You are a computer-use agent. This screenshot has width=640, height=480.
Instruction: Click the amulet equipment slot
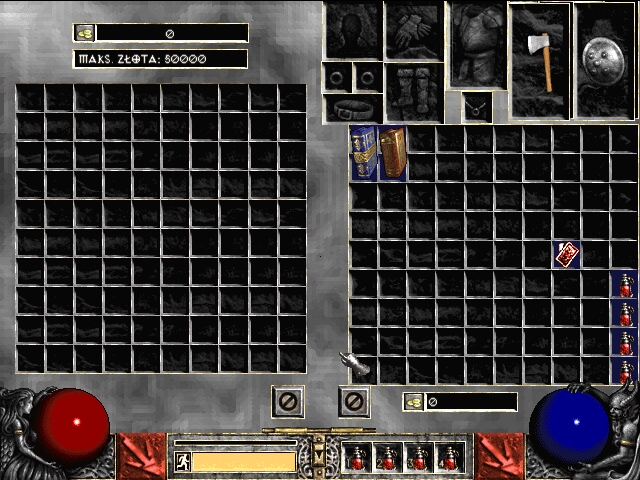(476, 106)
